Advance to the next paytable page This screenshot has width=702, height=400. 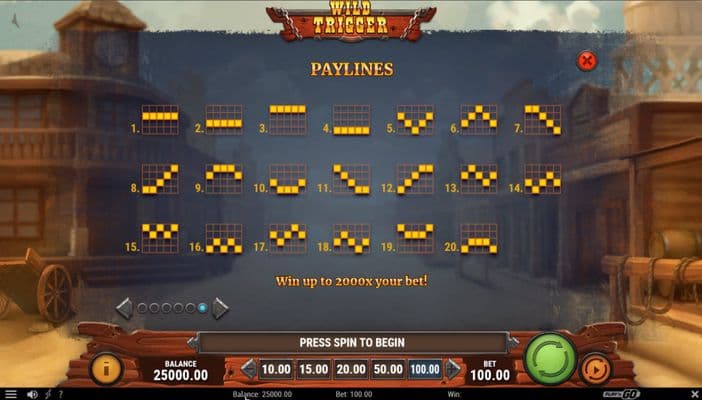coord(220,308)
